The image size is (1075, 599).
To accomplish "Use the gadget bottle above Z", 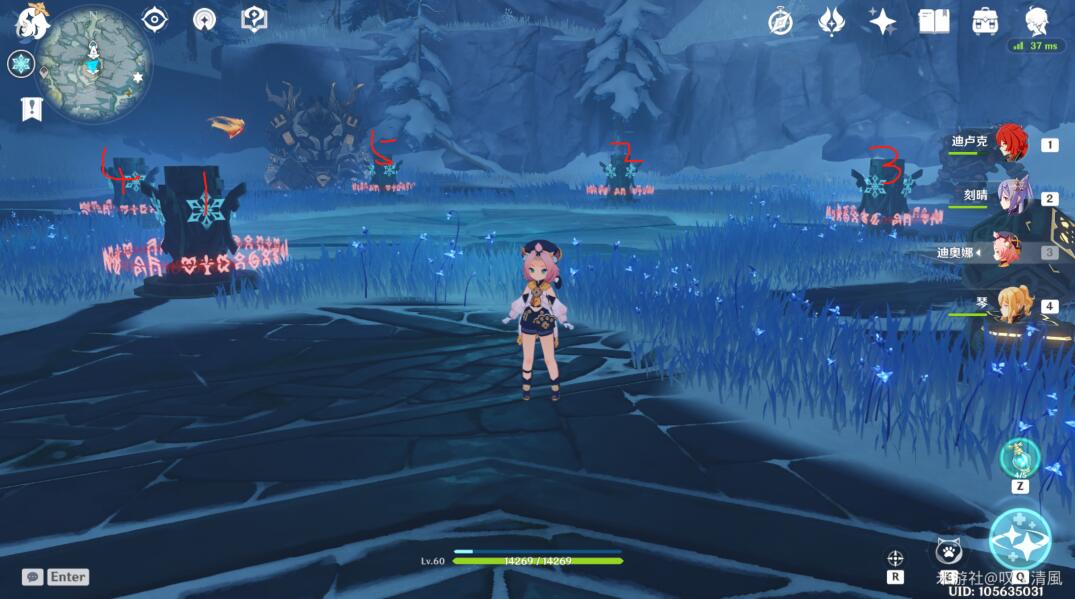I will click(x=1020, y=459).
